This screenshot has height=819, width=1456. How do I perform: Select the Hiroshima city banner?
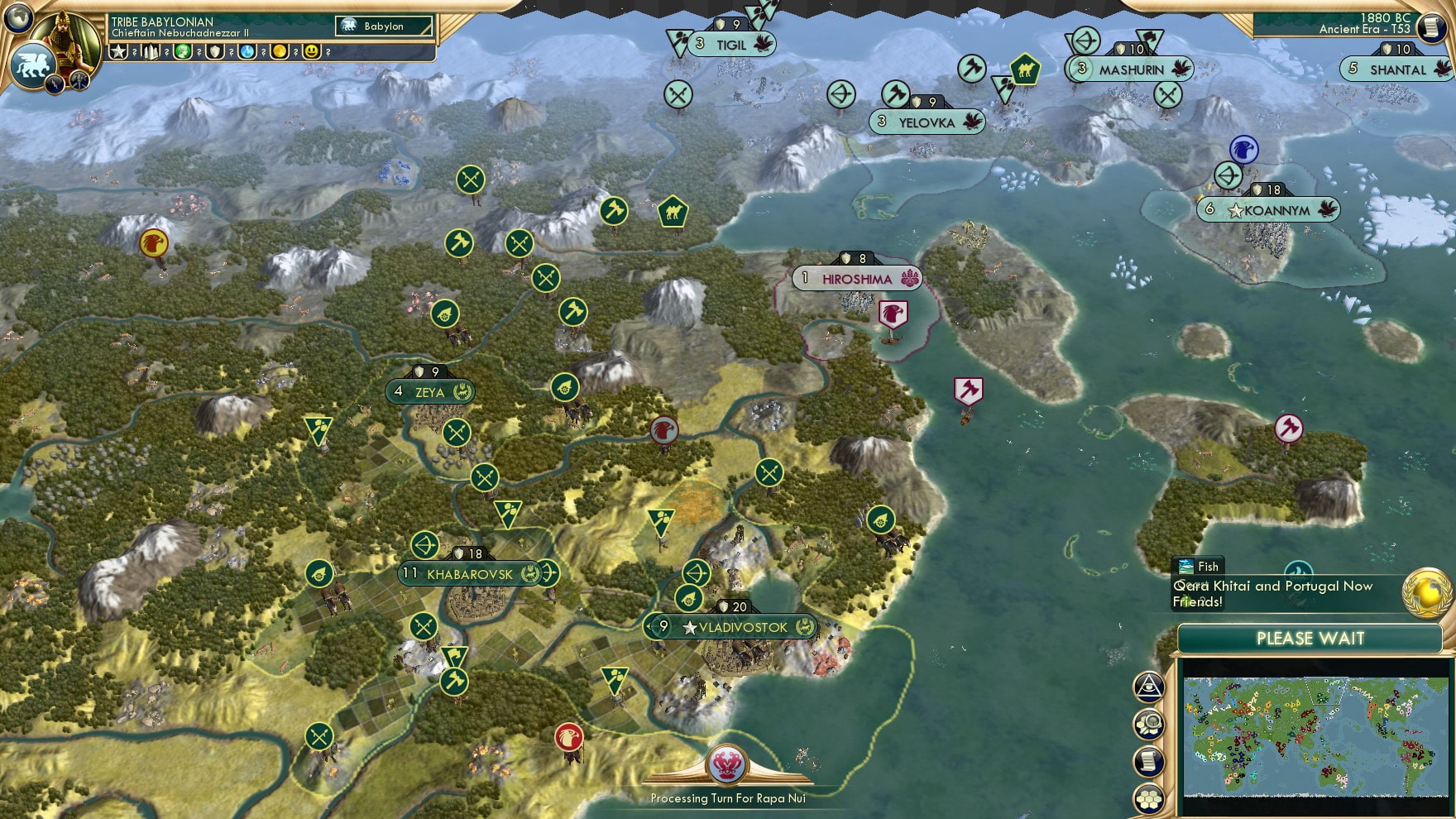856,279
